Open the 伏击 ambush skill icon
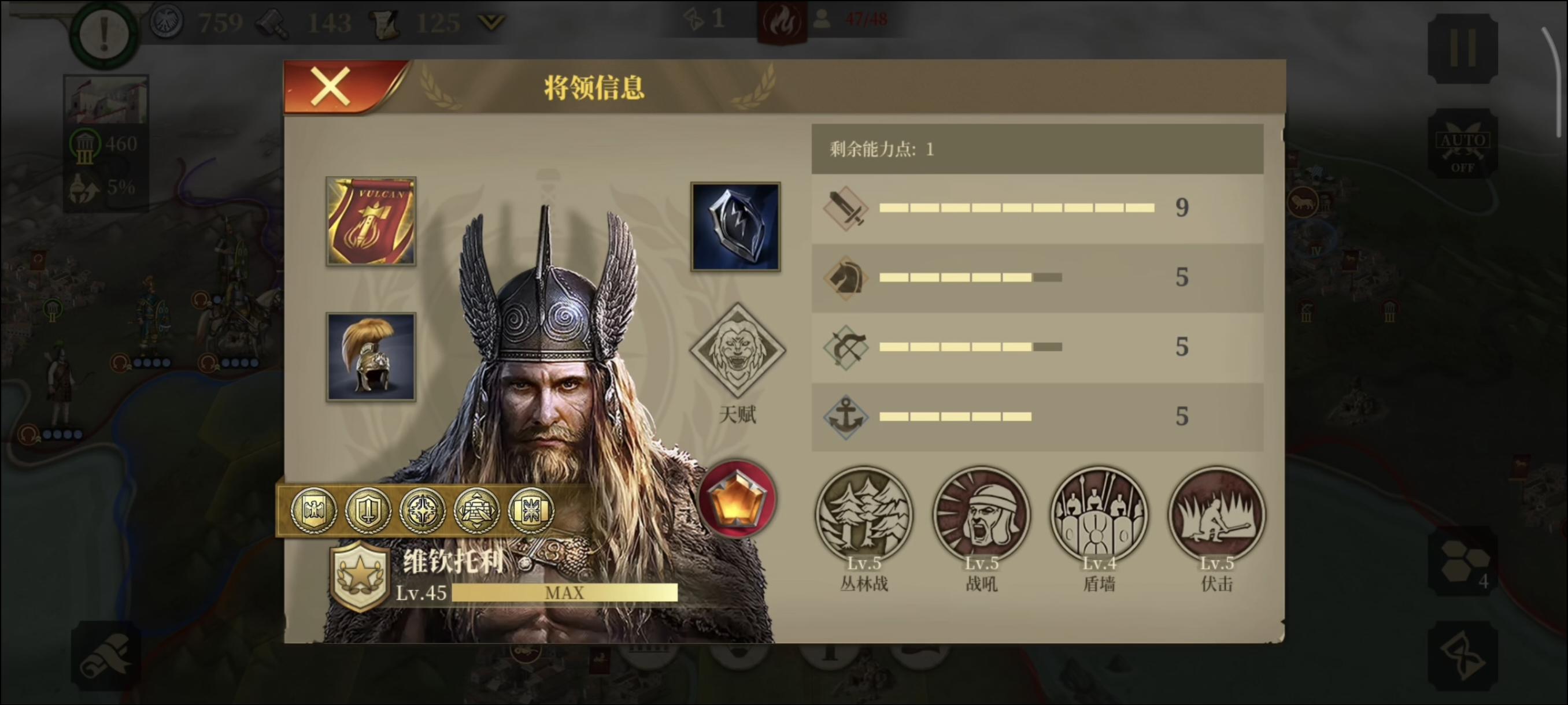Viewport: 1568px width, 705px height. pos(1217,514)
